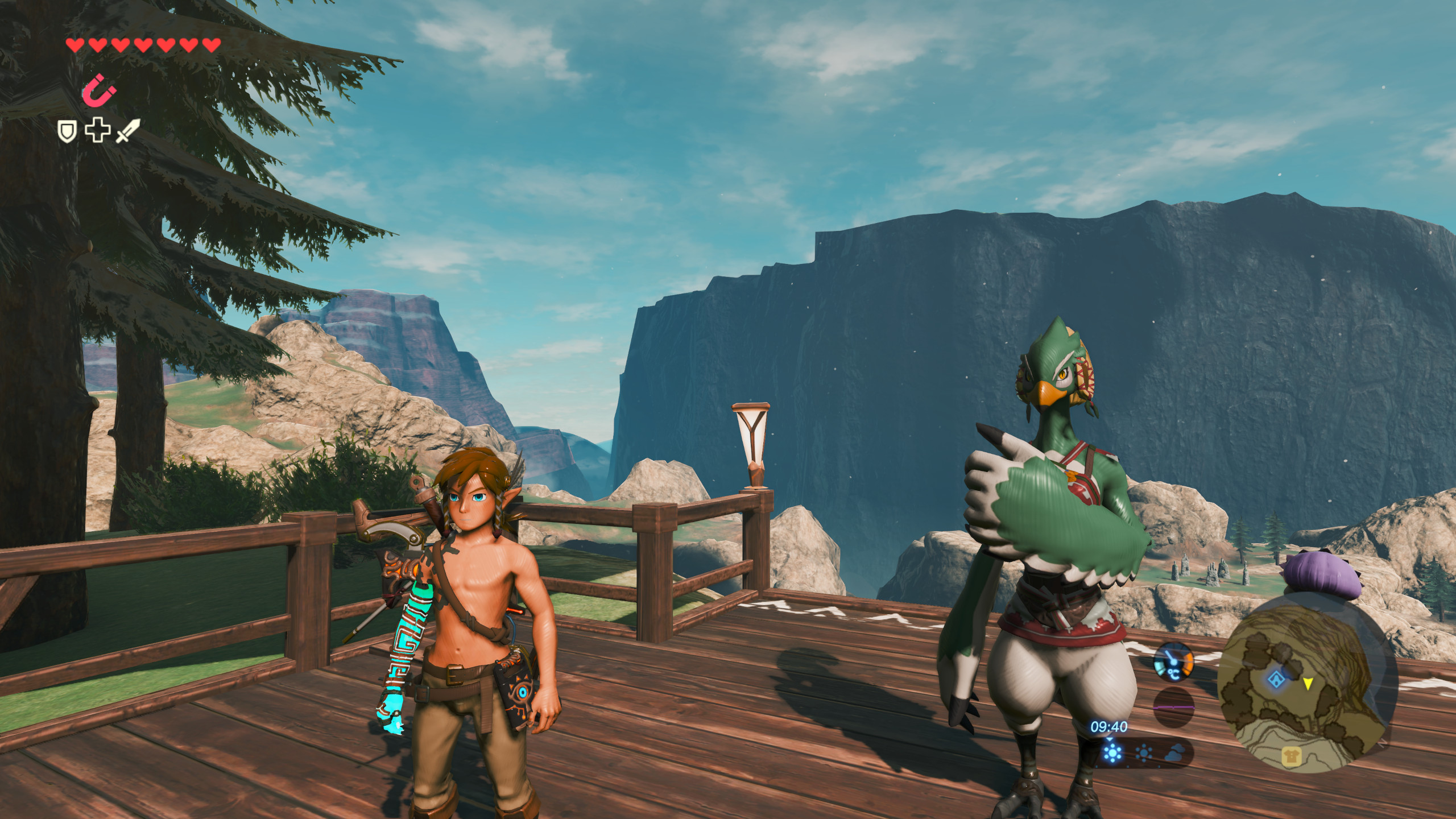Click the d-pad cross icon
The height and width of the screenshot is (819, 1456).
[x=97, y=130]
